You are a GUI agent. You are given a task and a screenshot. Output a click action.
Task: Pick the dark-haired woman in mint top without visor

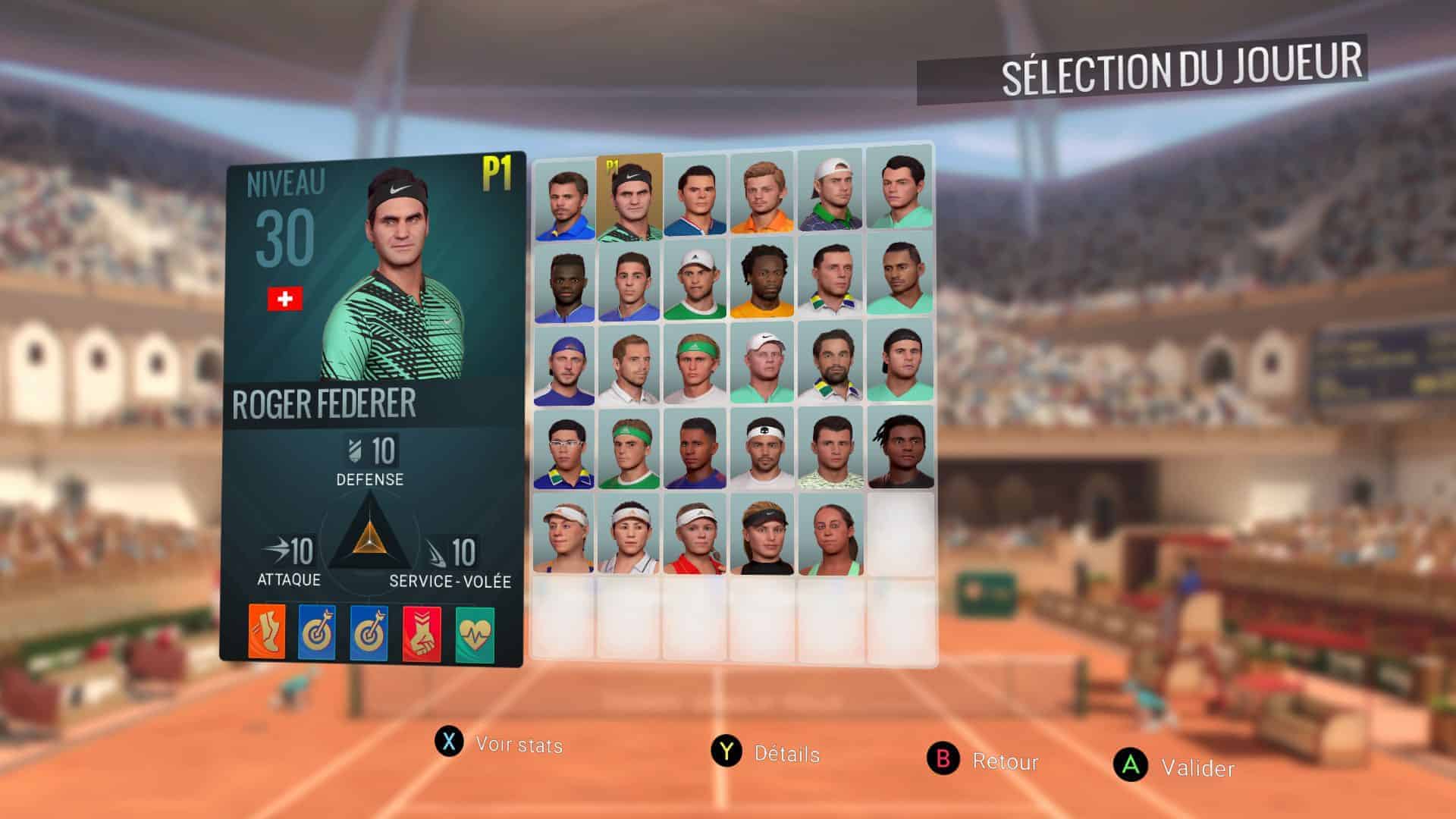[x=830, y=535]
